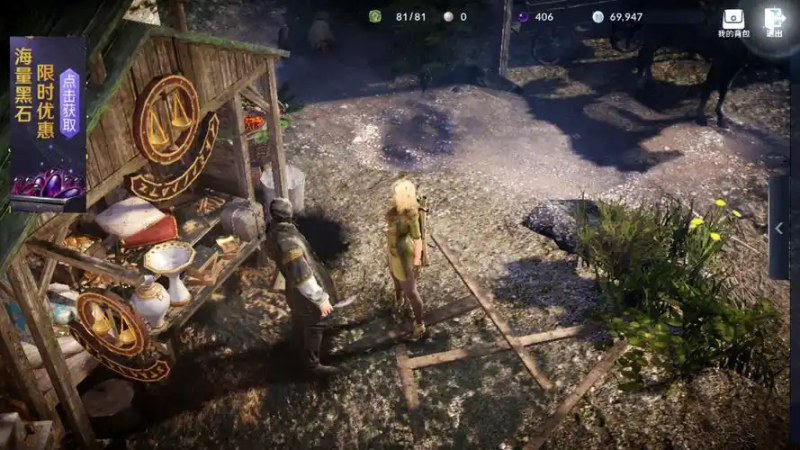Click the exit (退出) door icon
Screen dimensions: 800x450
point(774,21)
